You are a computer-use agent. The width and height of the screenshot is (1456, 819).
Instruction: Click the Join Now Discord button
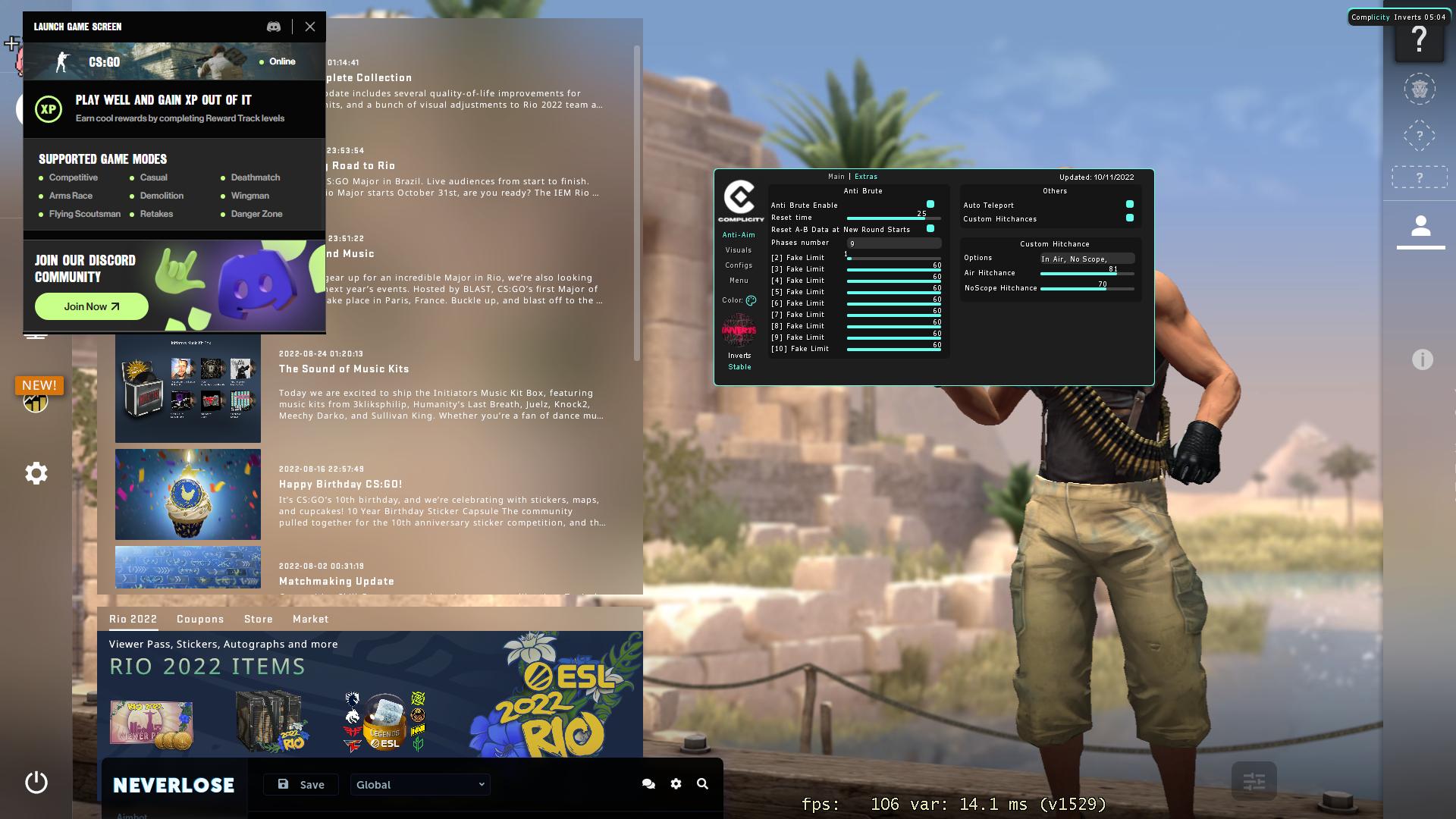91,306
